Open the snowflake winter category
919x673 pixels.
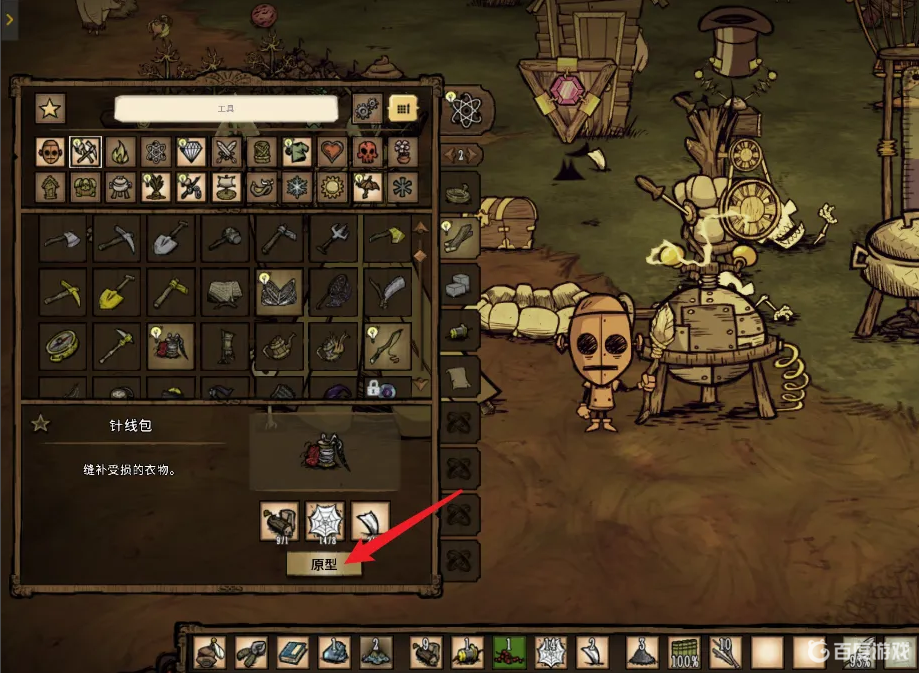(x=298, y=187)
